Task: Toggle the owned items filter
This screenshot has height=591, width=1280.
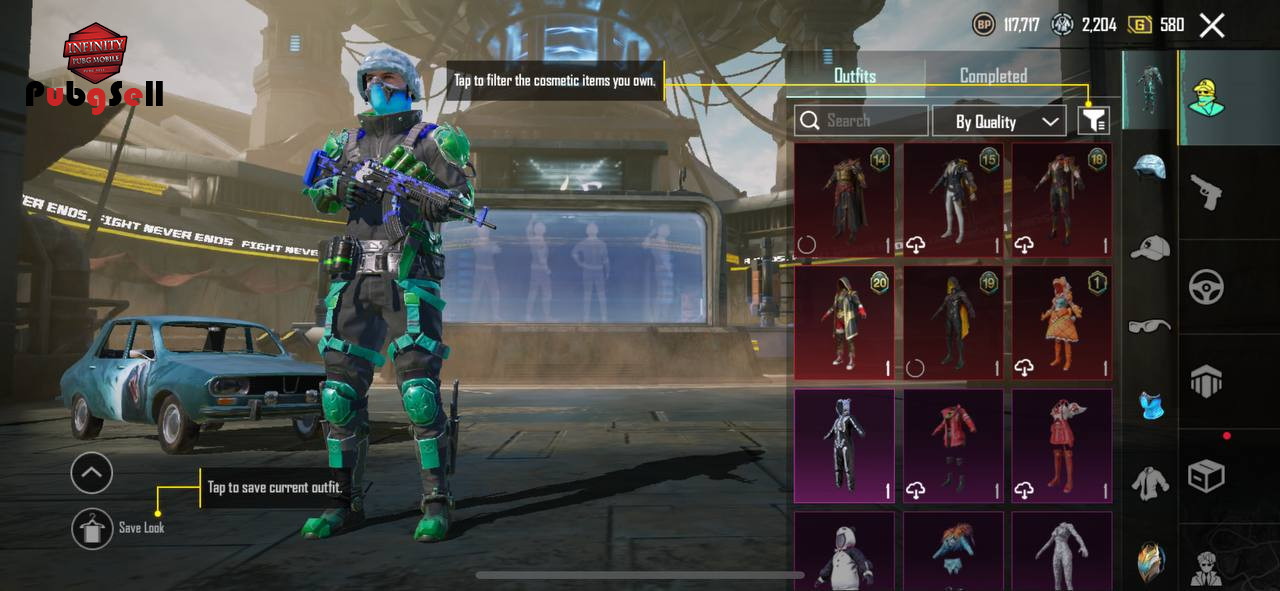Action: point(1094,121)
